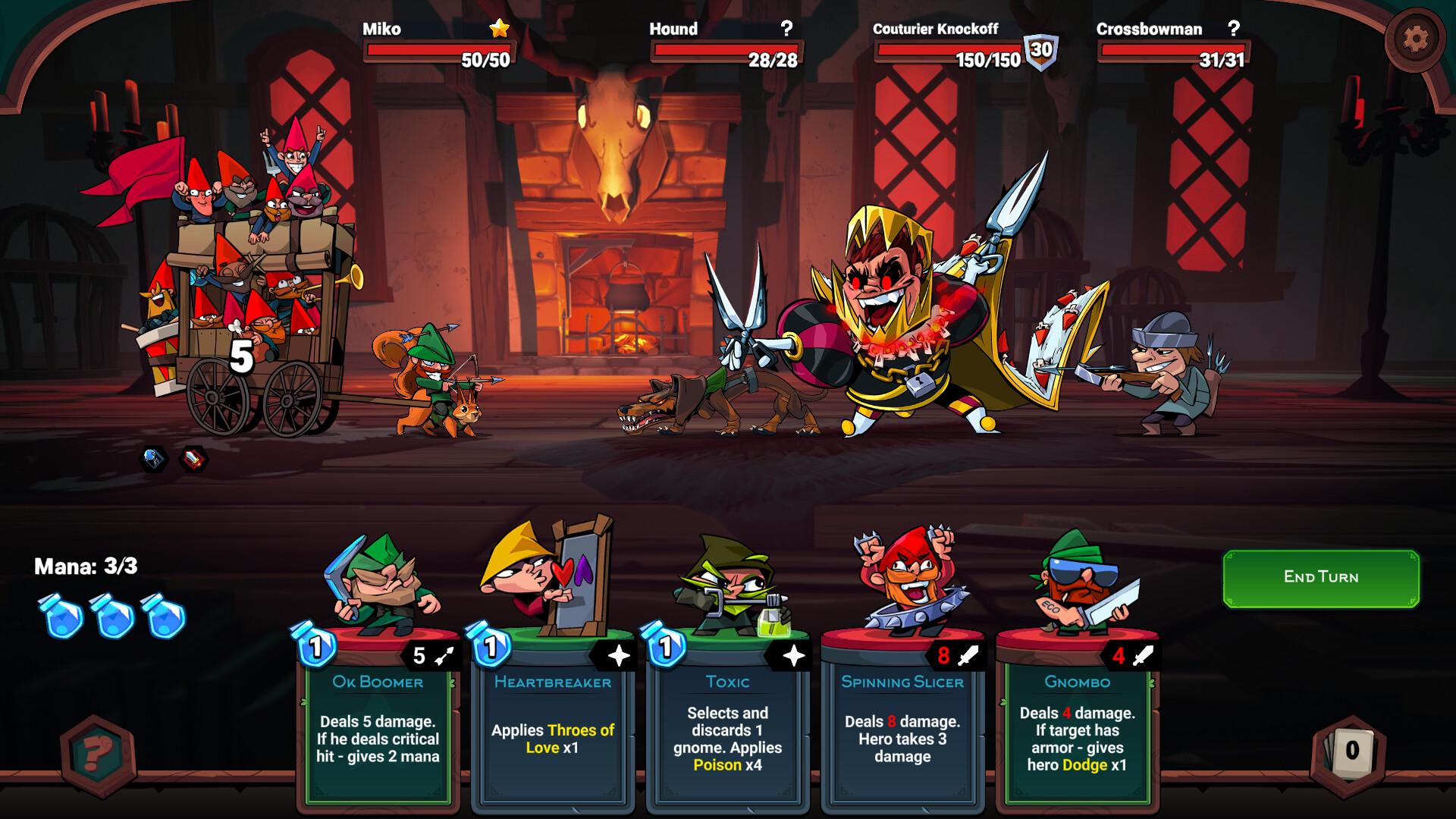1456x819 pixels.
Task: Select the Gnombo card
Action: click(1077, 728)
